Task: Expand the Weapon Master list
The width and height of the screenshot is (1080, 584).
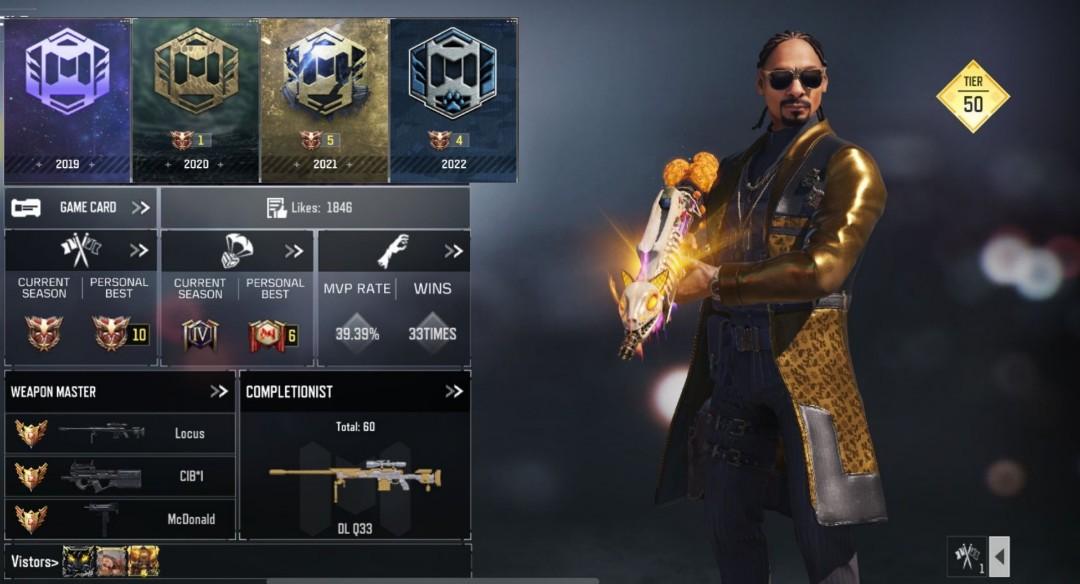Action: [219, 391]
